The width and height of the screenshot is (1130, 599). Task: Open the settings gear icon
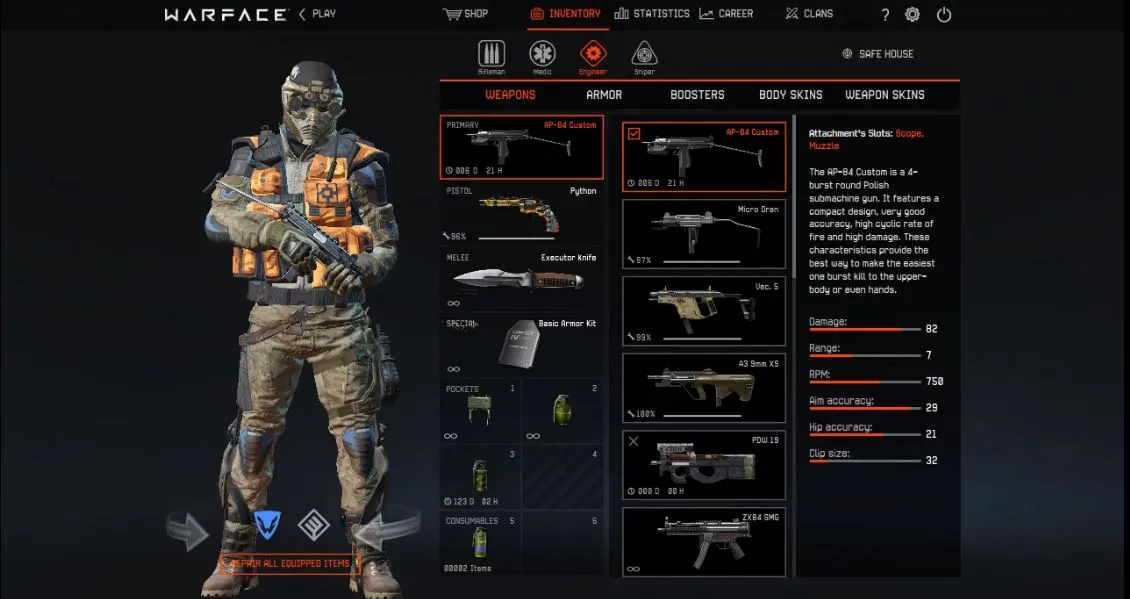coord(912,15)
